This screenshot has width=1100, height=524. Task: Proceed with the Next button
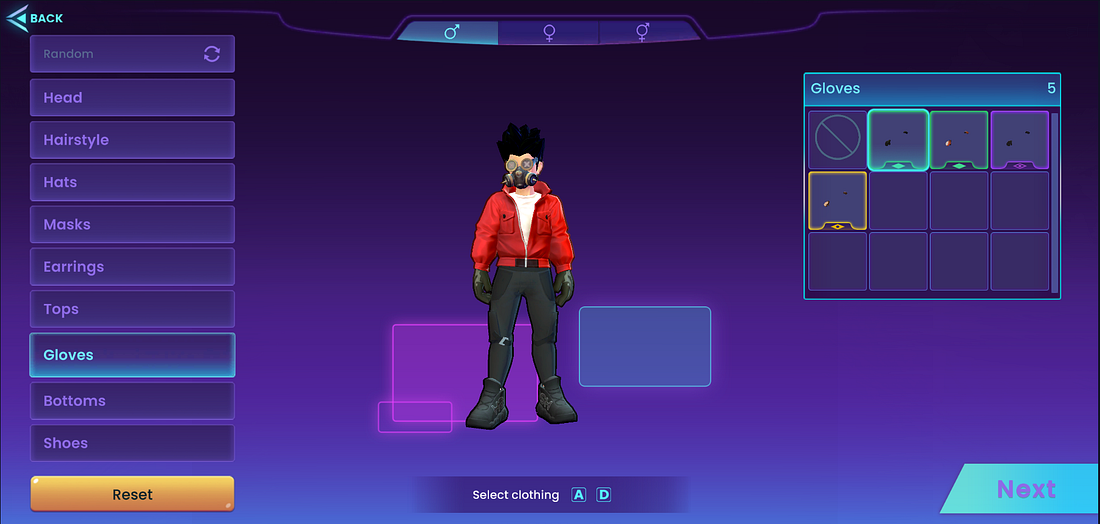point(1025,489)
